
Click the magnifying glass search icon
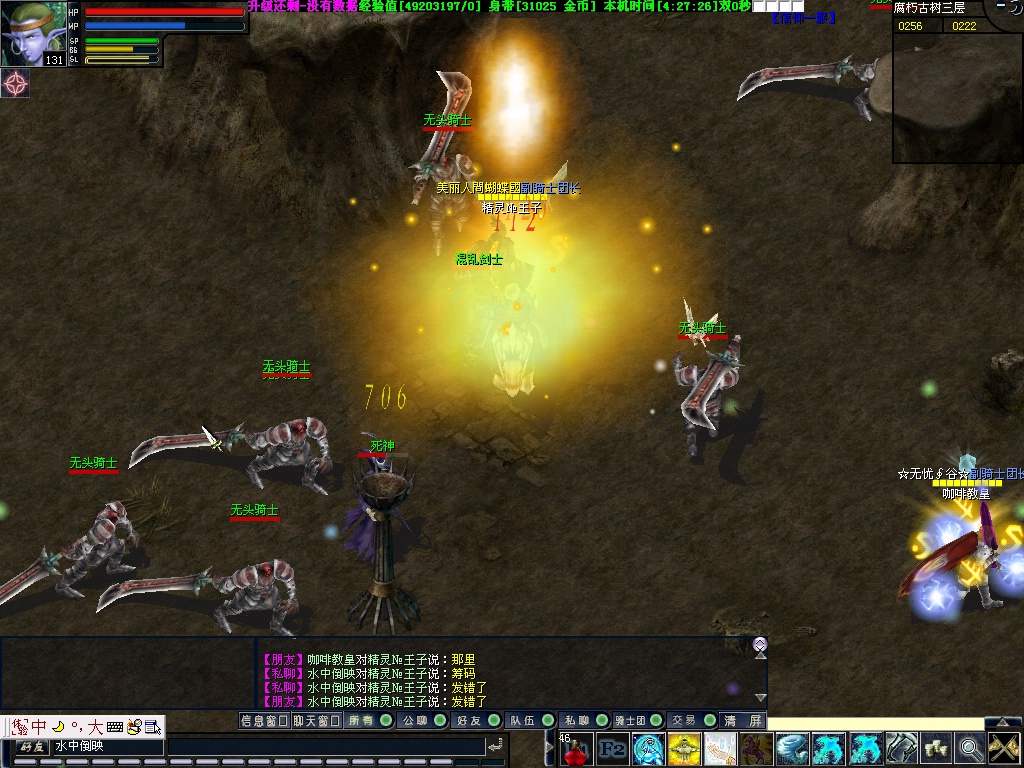click(x=969, y=748)
